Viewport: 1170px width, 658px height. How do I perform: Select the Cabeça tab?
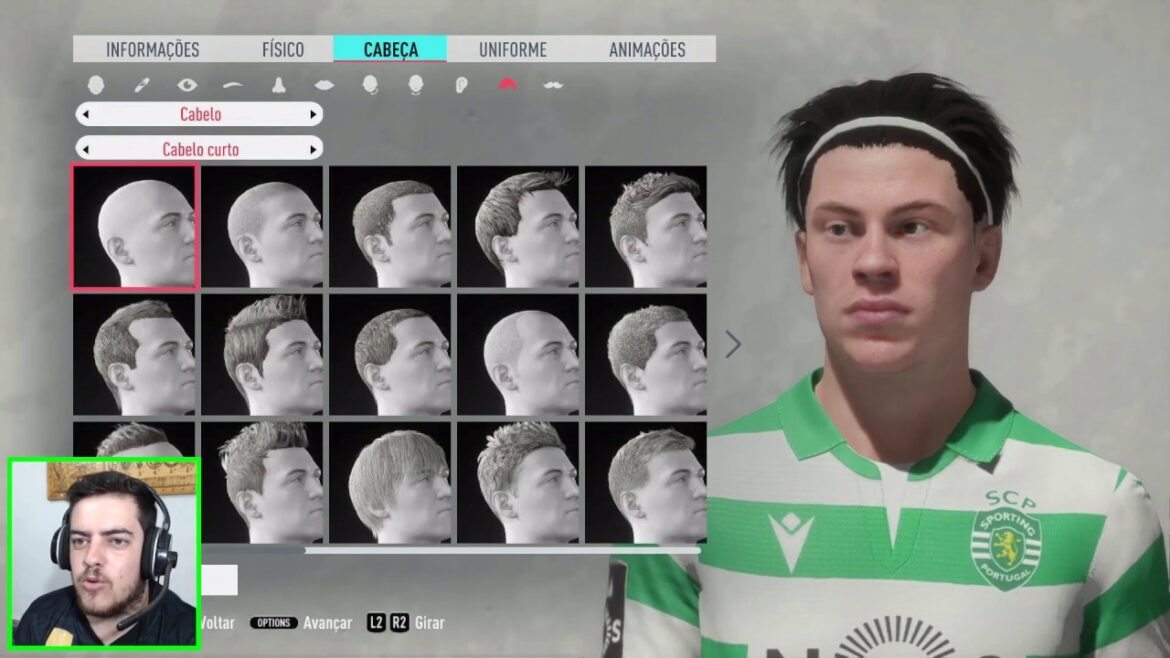(390, 49)
